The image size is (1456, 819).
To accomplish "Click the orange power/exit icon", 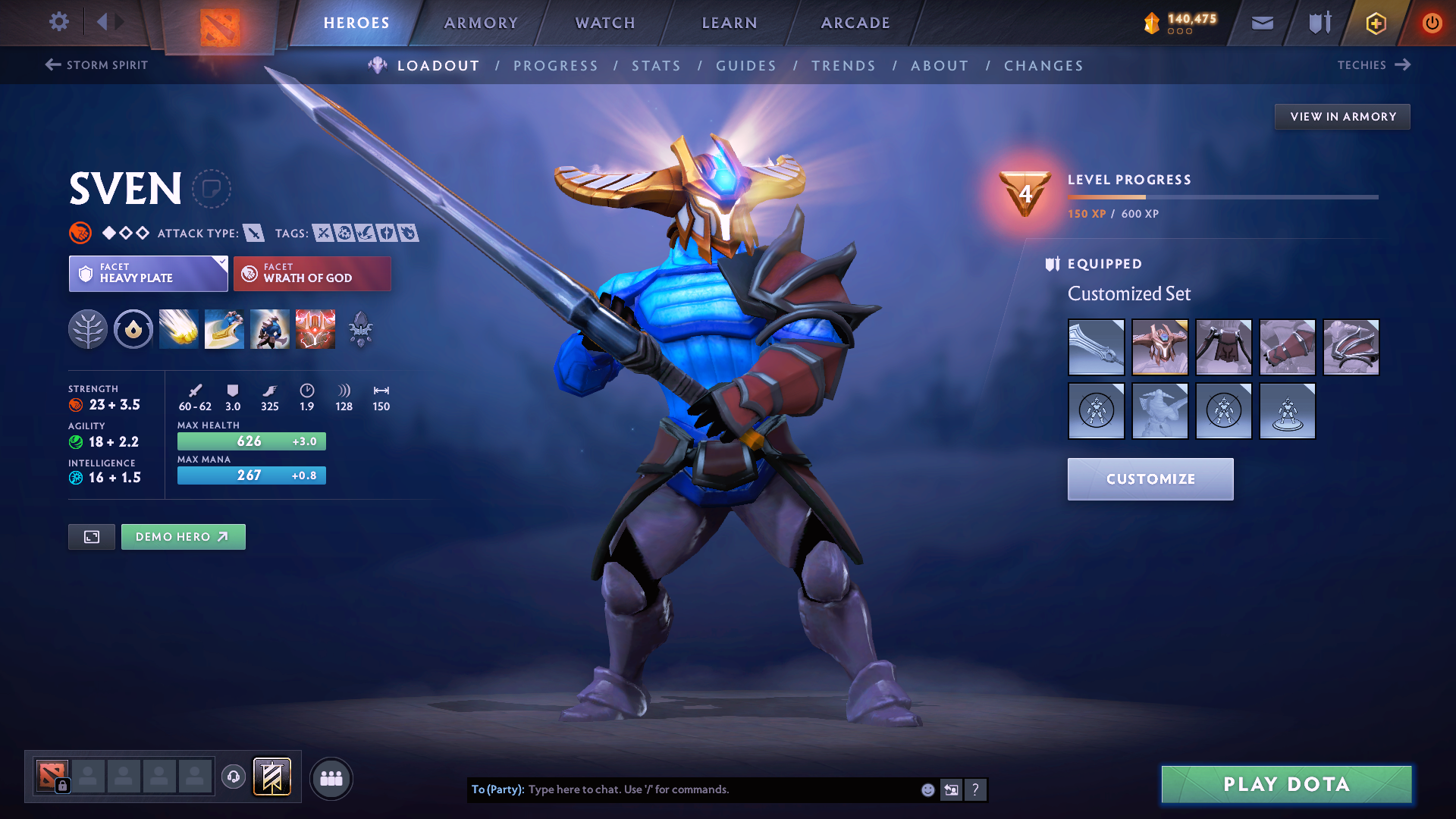I will tap(1432, 23).
